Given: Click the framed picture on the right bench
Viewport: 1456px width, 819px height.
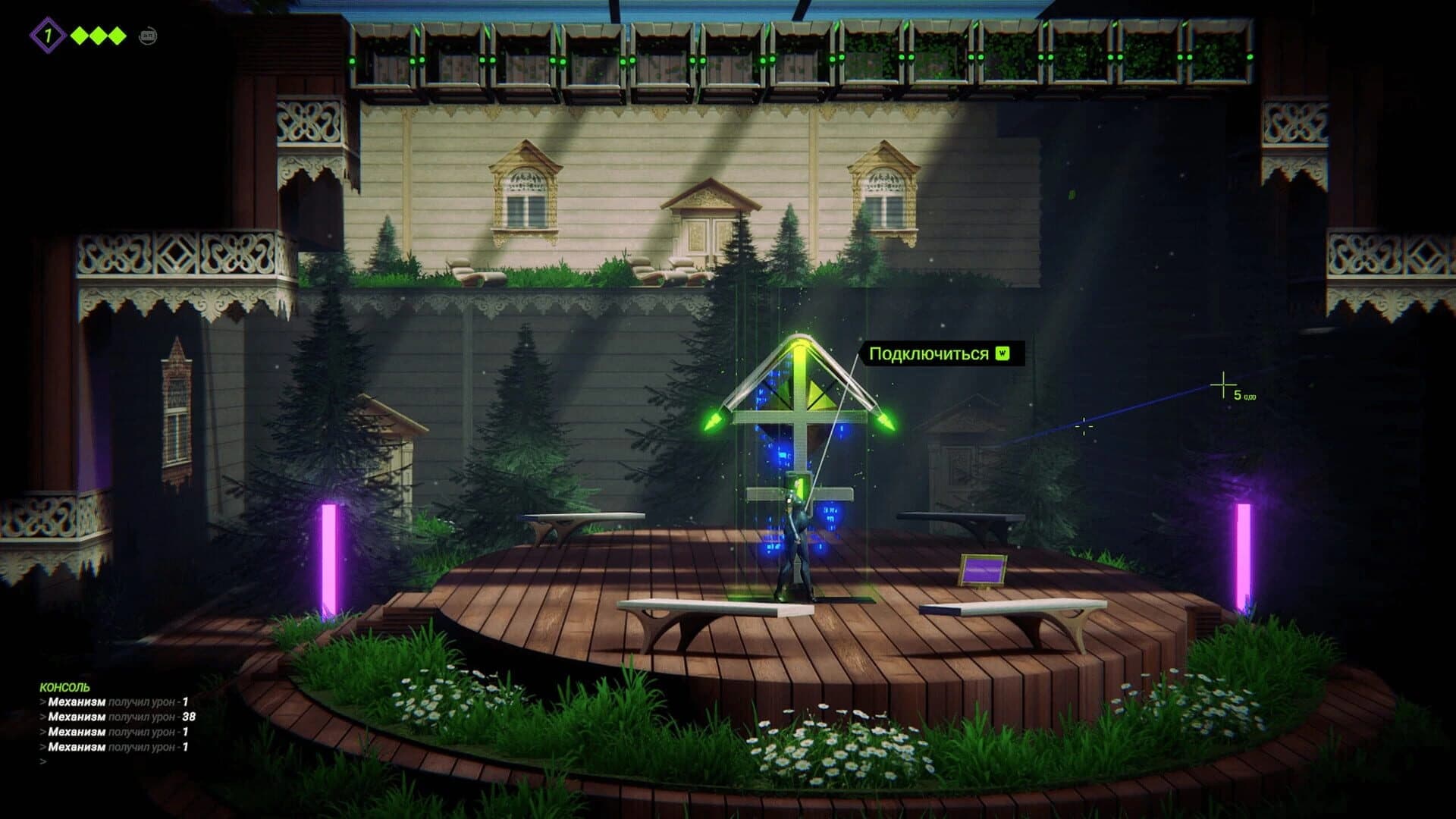Looking at the screenshot, I should tap(983, 566).
